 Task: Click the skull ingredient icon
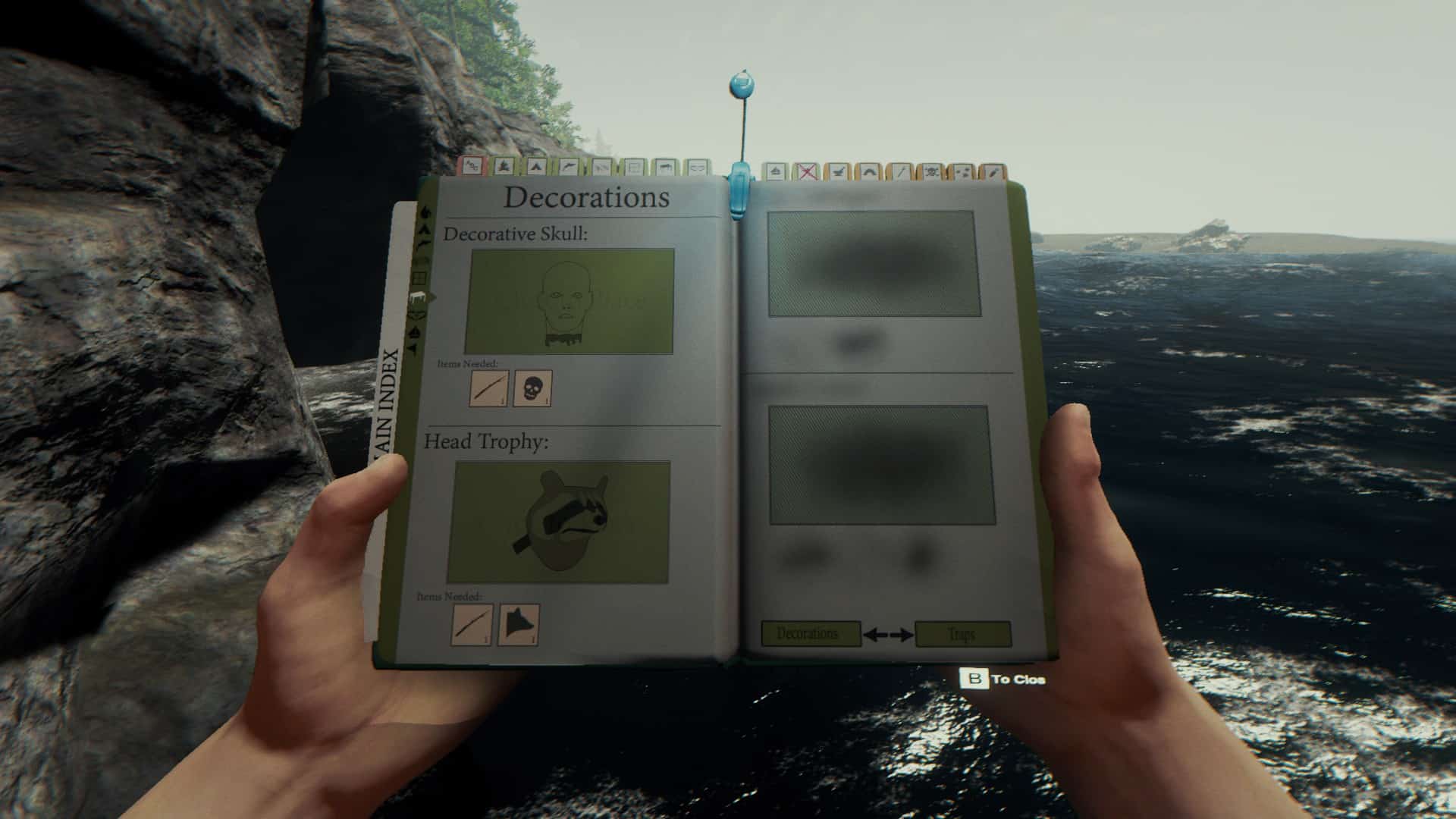click(532, 388)
